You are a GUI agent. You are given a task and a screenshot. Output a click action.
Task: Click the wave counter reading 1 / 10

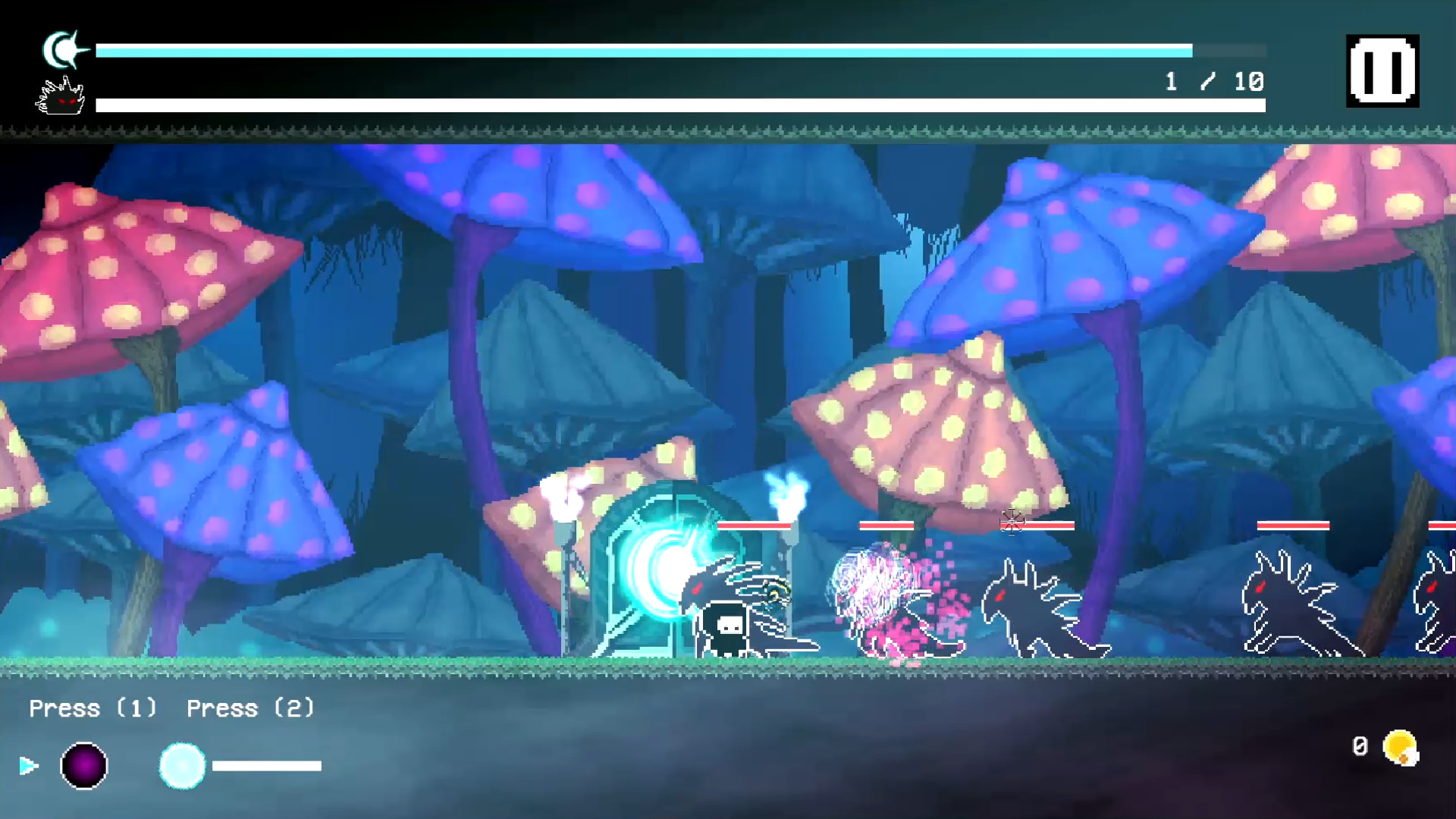point(1212,80)
